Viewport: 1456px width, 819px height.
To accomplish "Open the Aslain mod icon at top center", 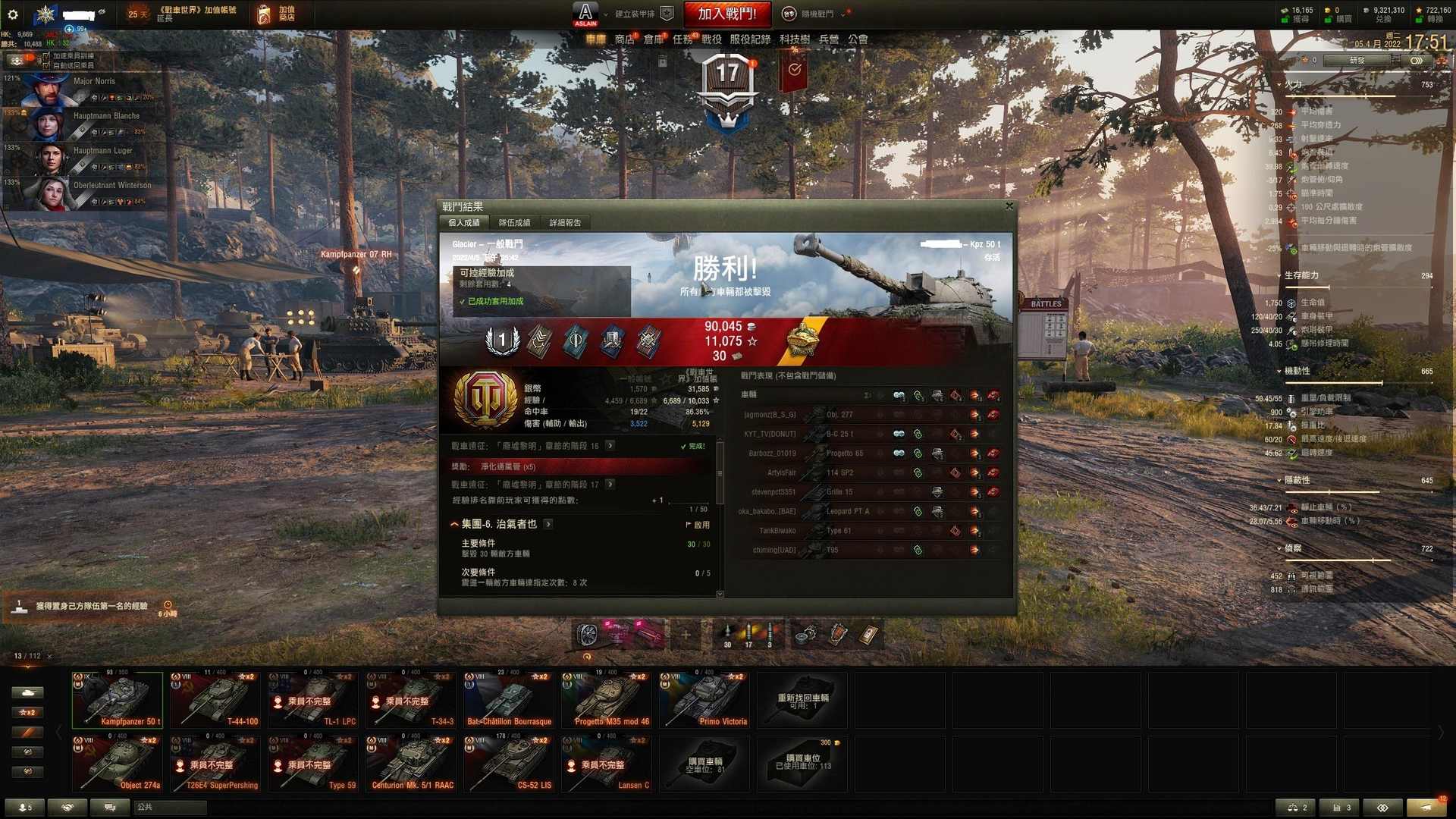I will click(584, 13).
